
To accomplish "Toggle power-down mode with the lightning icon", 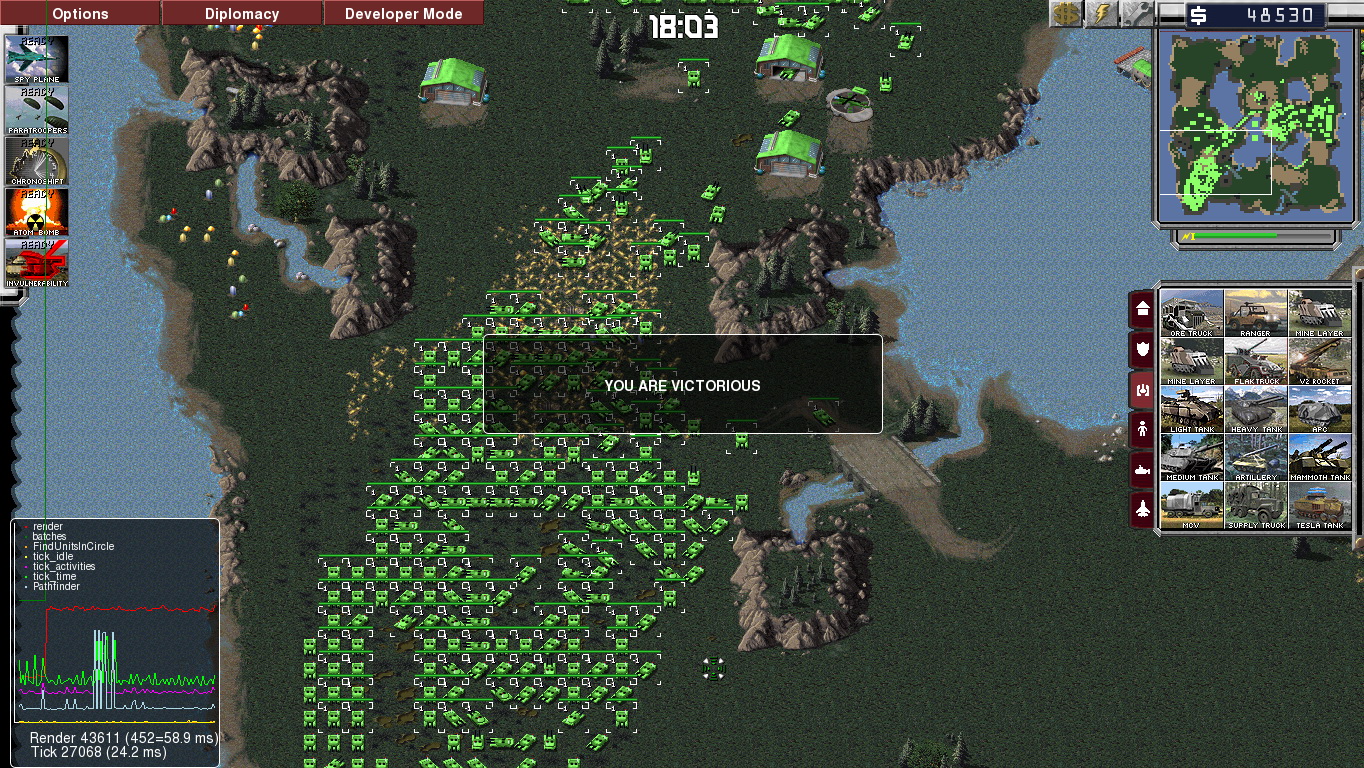I will coord(1101,13).
